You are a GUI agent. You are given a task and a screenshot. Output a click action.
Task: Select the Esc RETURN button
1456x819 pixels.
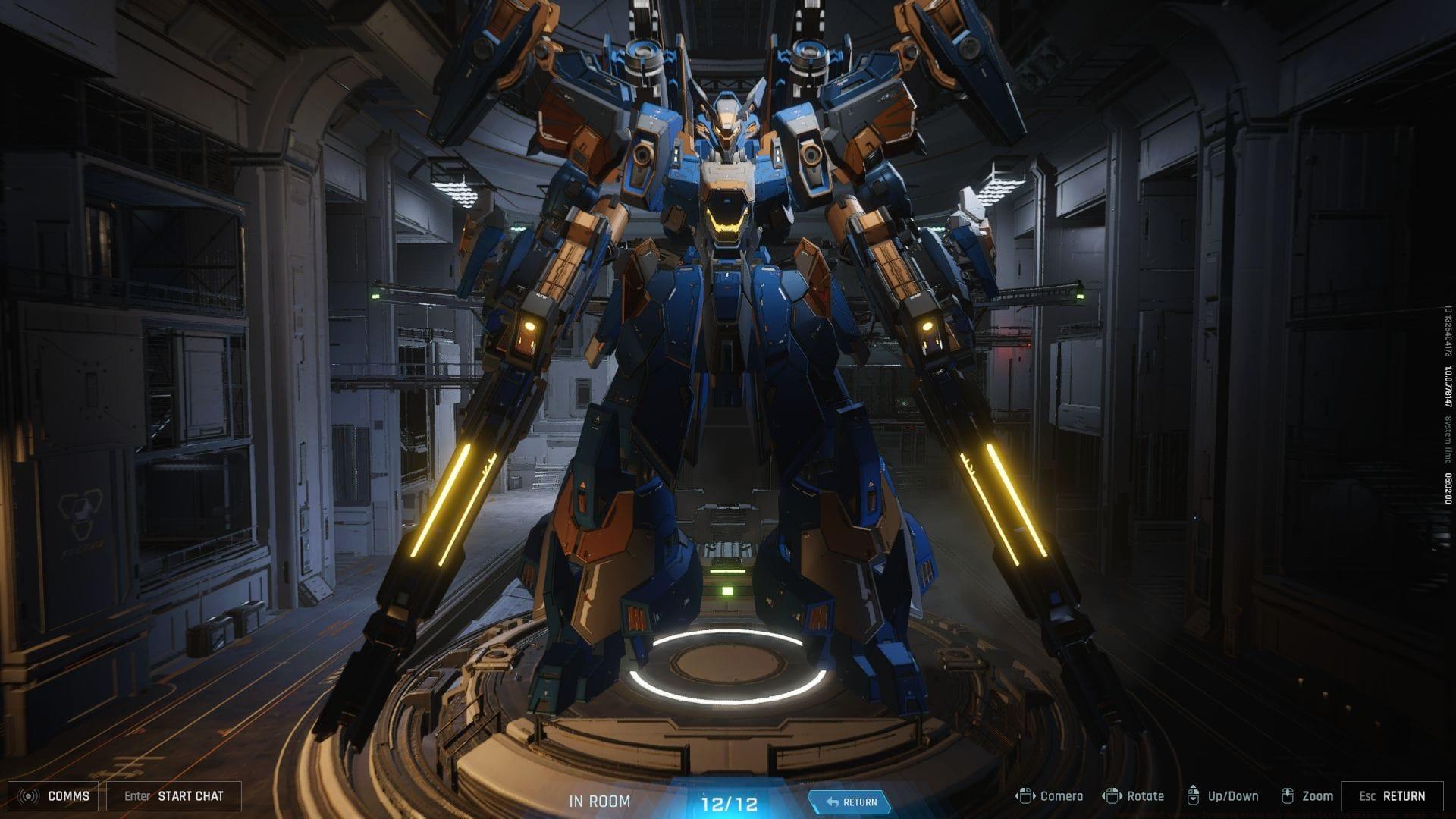pos(1392,796)
